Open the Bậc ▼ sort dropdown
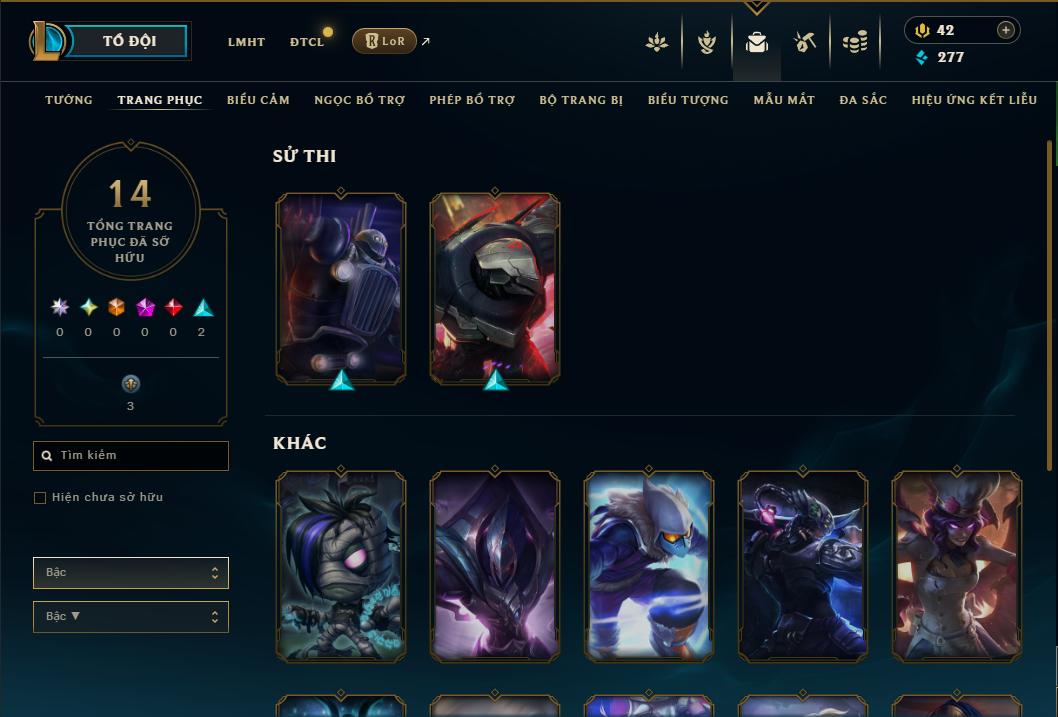Screen dimensions: 1058x717 point(131,617)
